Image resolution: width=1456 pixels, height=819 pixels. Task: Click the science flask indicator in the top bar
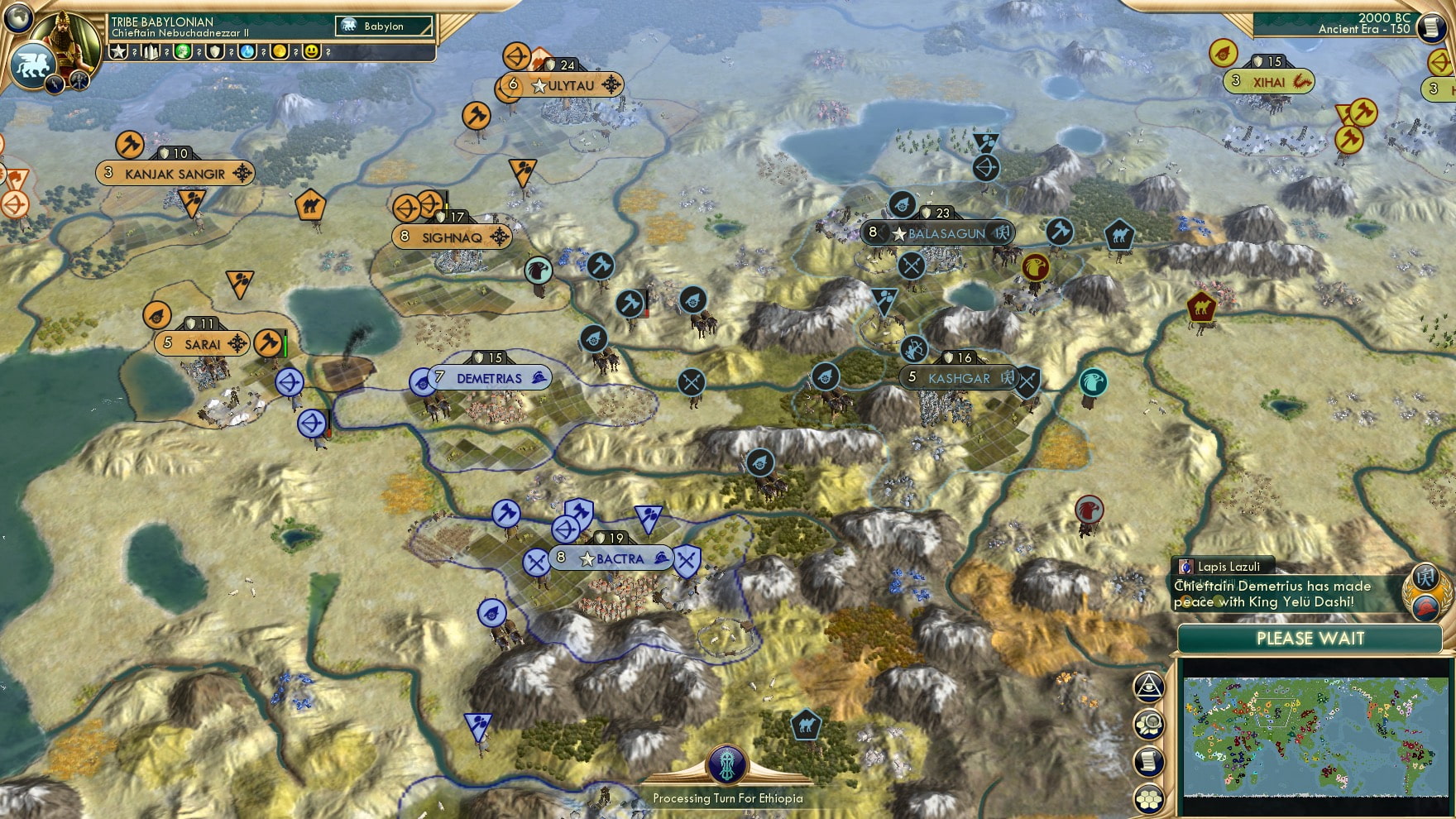coord(248,51)
